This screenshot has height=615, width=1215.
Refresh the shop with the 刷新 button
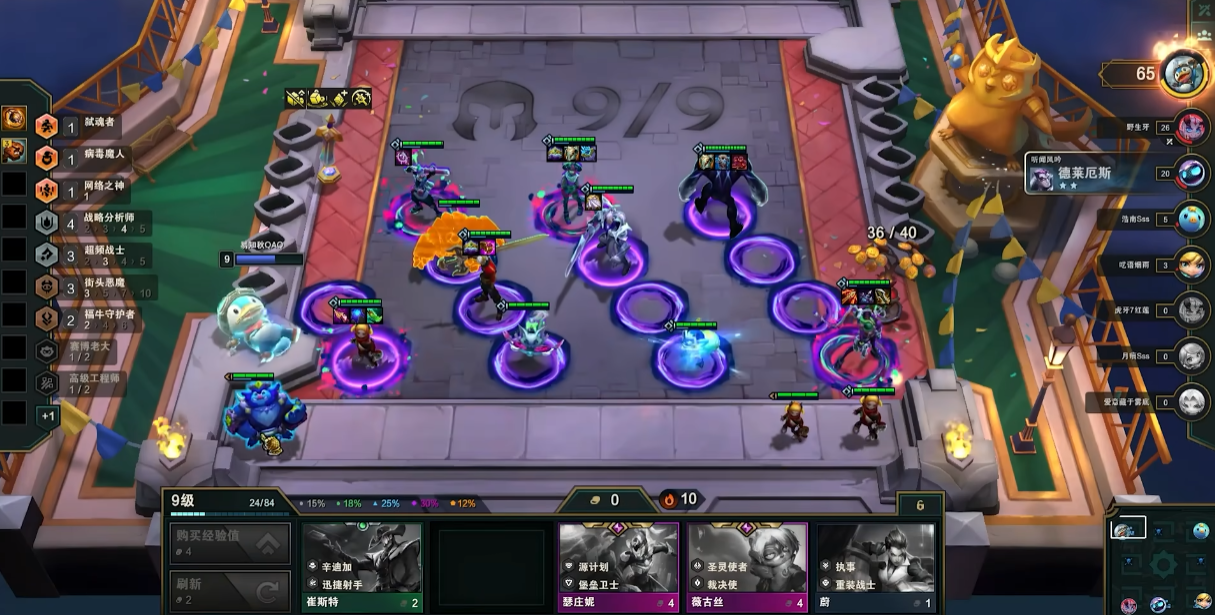click(230, 590)
